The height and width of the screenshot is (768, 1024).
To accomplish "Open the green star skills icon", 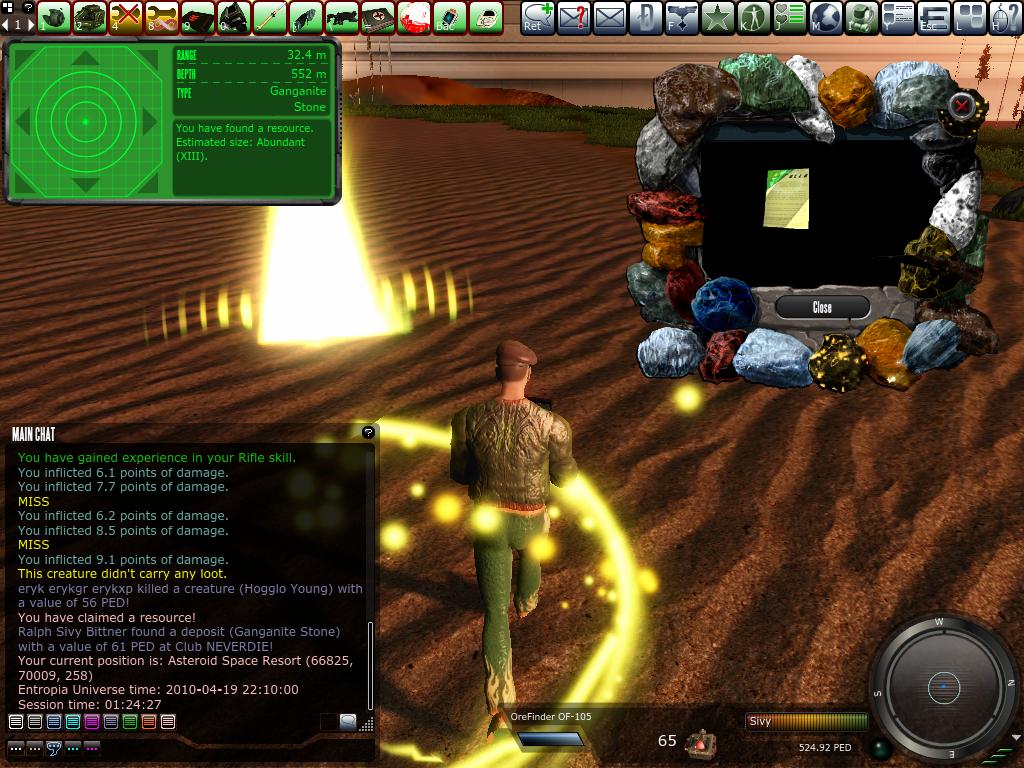I will pyautogui.click(x=718, y=17).
